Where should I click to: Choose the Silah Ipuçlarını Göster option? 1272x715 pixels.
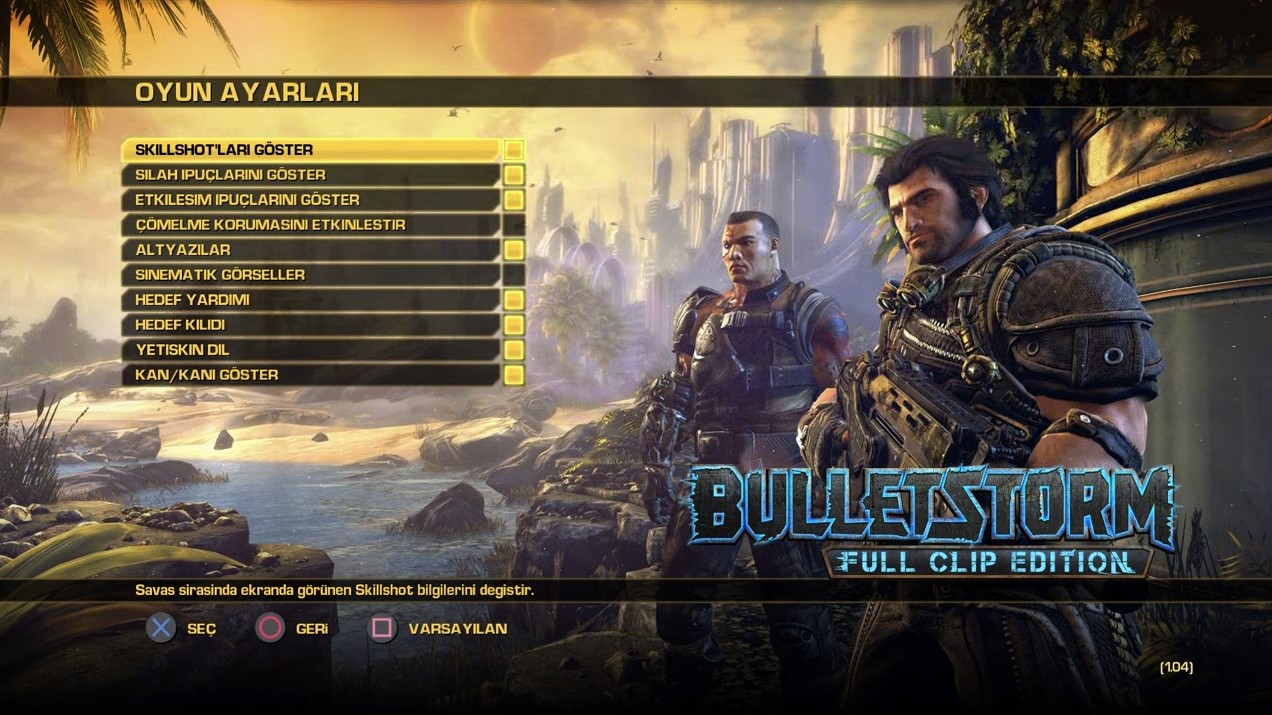pos(310,175)
